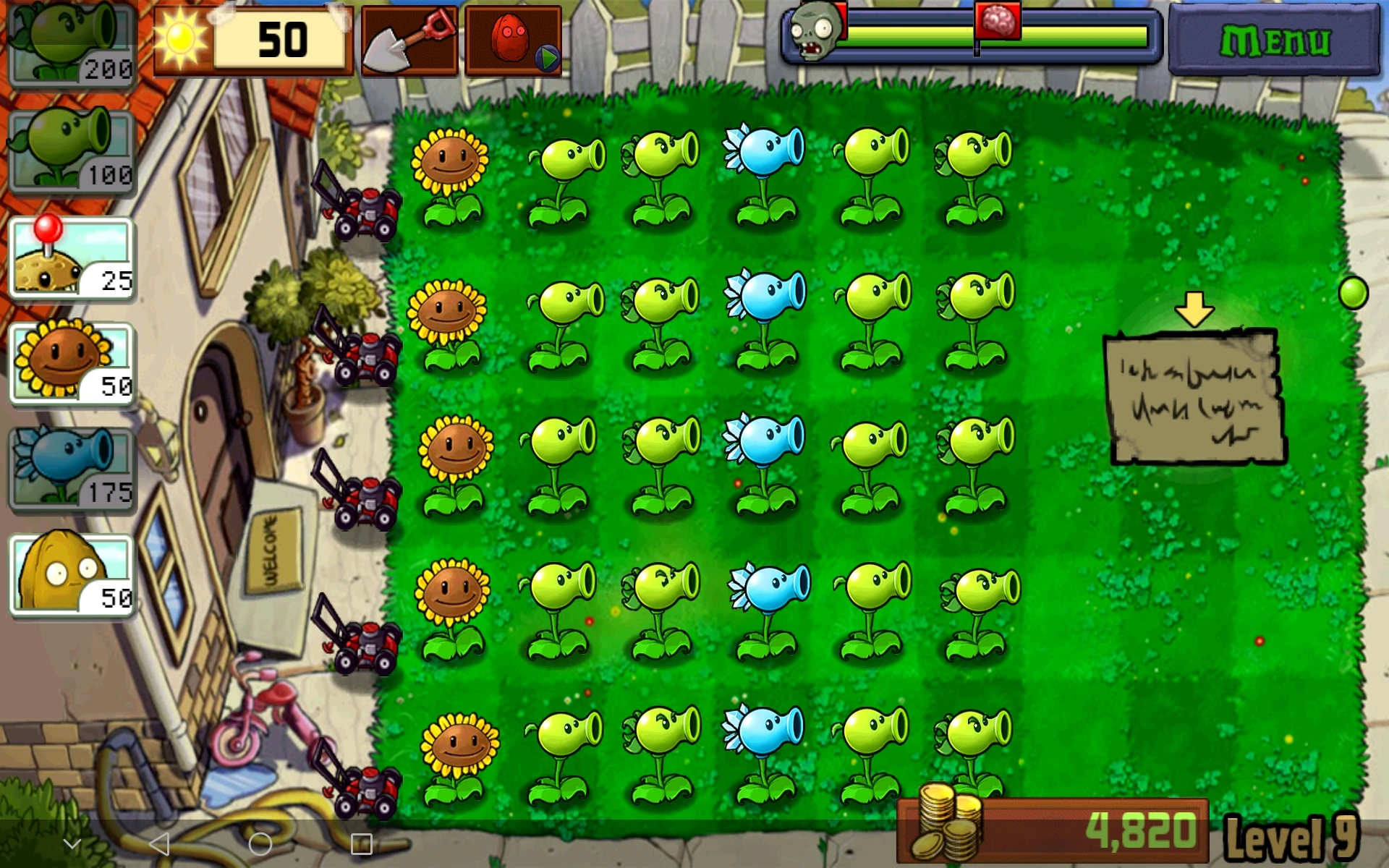The width and height of the screenshot is (1389, 868).
Task: Select the Peashooter seed packet costing 100
Action: pos(70,148)
